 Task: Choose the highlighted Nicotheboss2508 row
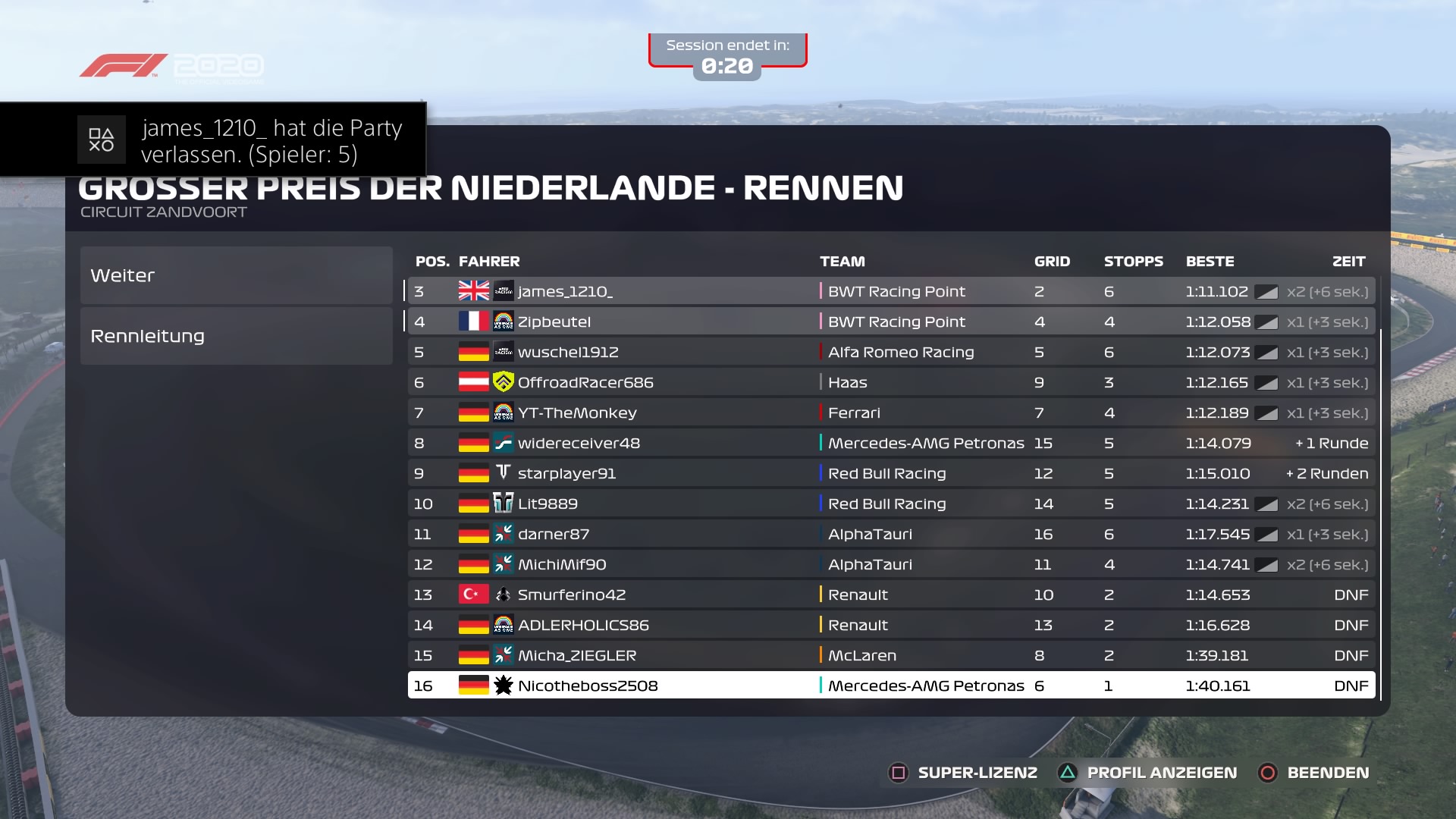pos(891,686)
